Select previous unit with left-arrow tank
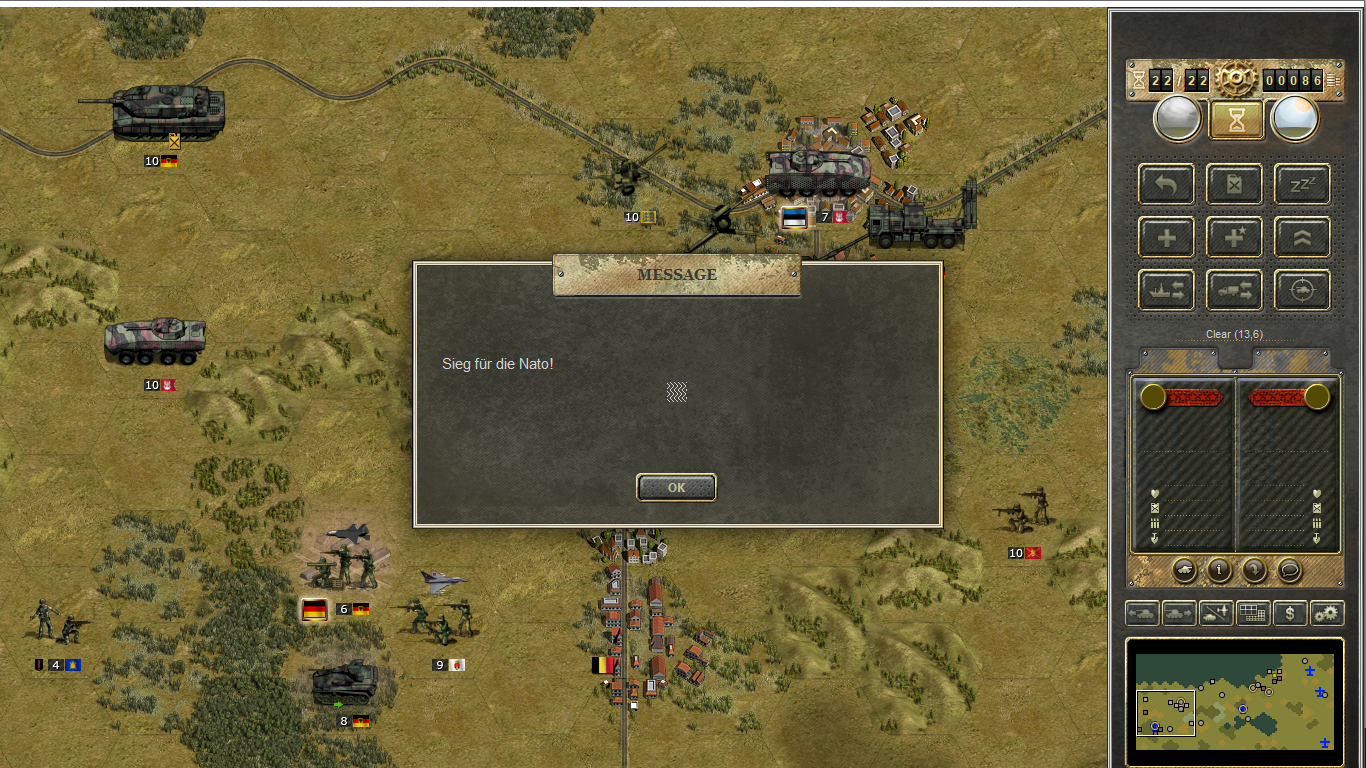The image size is (1366, 768). tap(1142, 613)
